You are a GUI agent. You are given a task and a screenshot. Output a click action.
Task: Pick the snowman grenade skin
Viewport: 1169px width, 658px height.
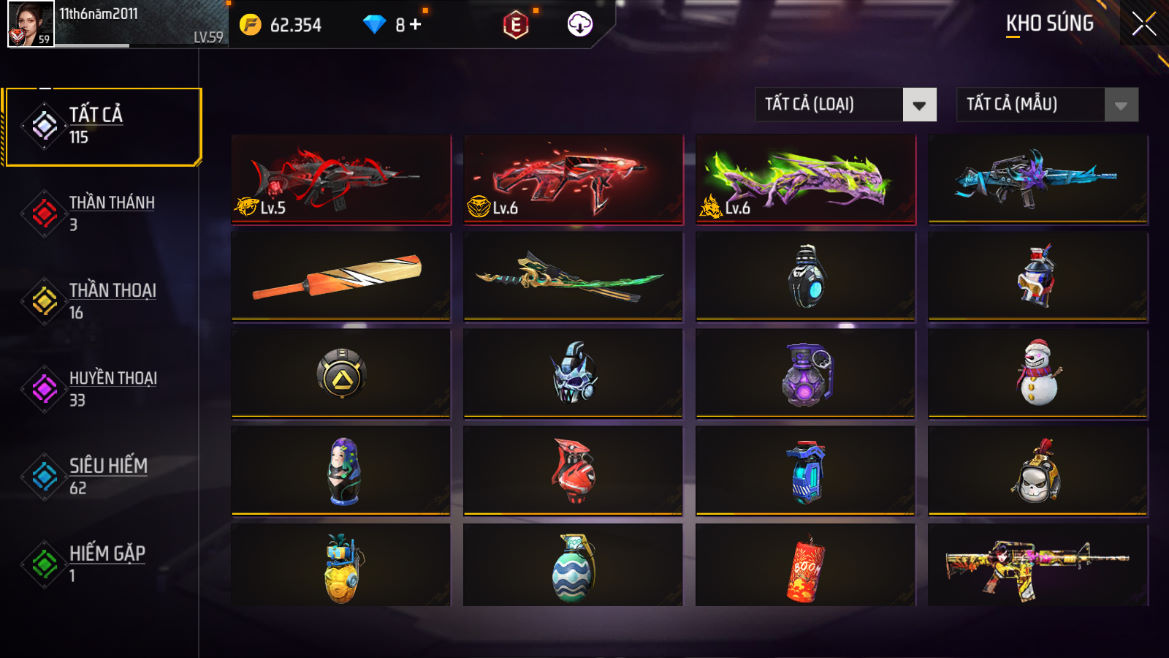[1038, 373]
